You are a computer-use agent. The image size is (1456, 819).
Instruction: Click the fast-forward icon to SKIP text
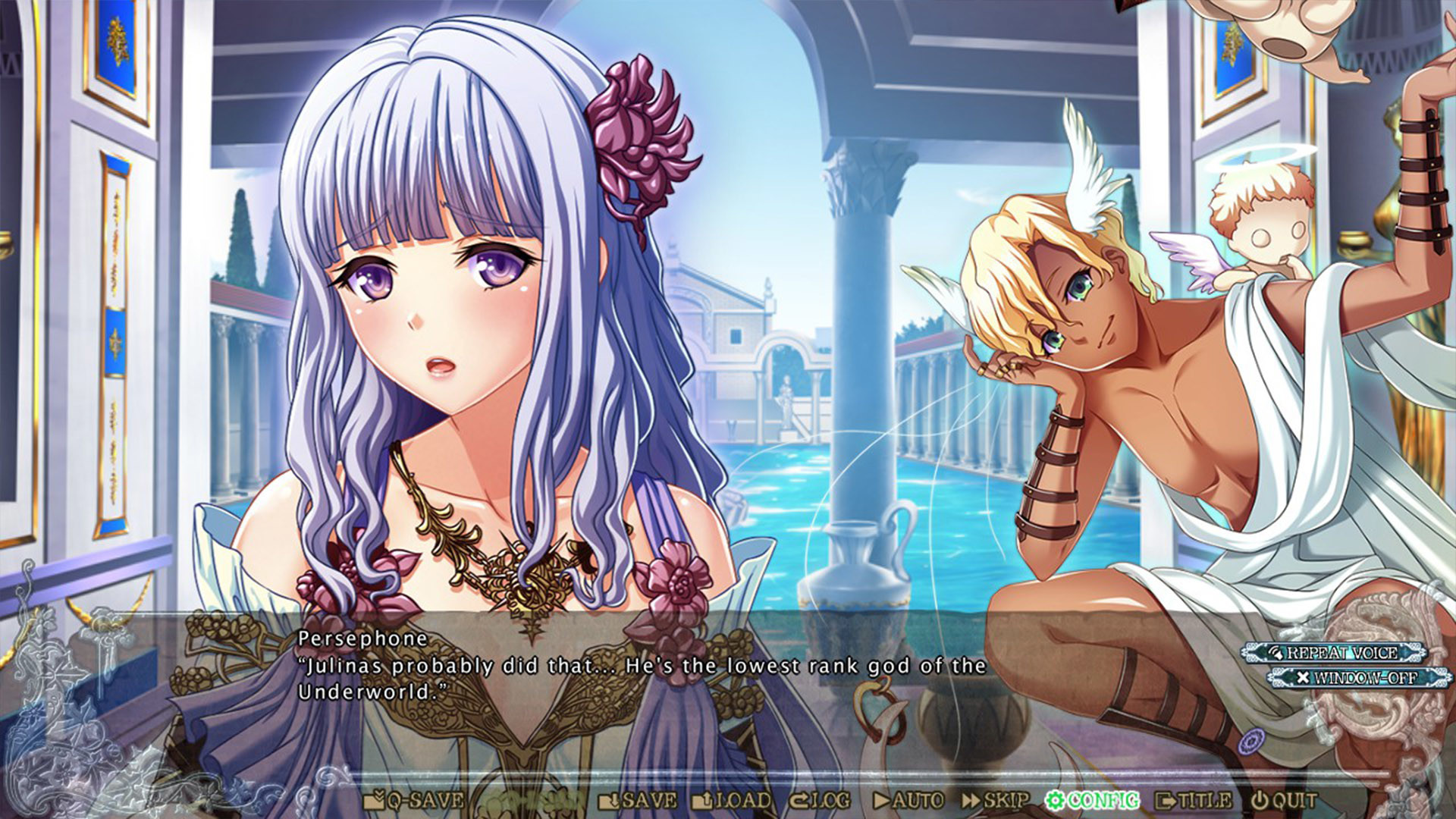971,799
